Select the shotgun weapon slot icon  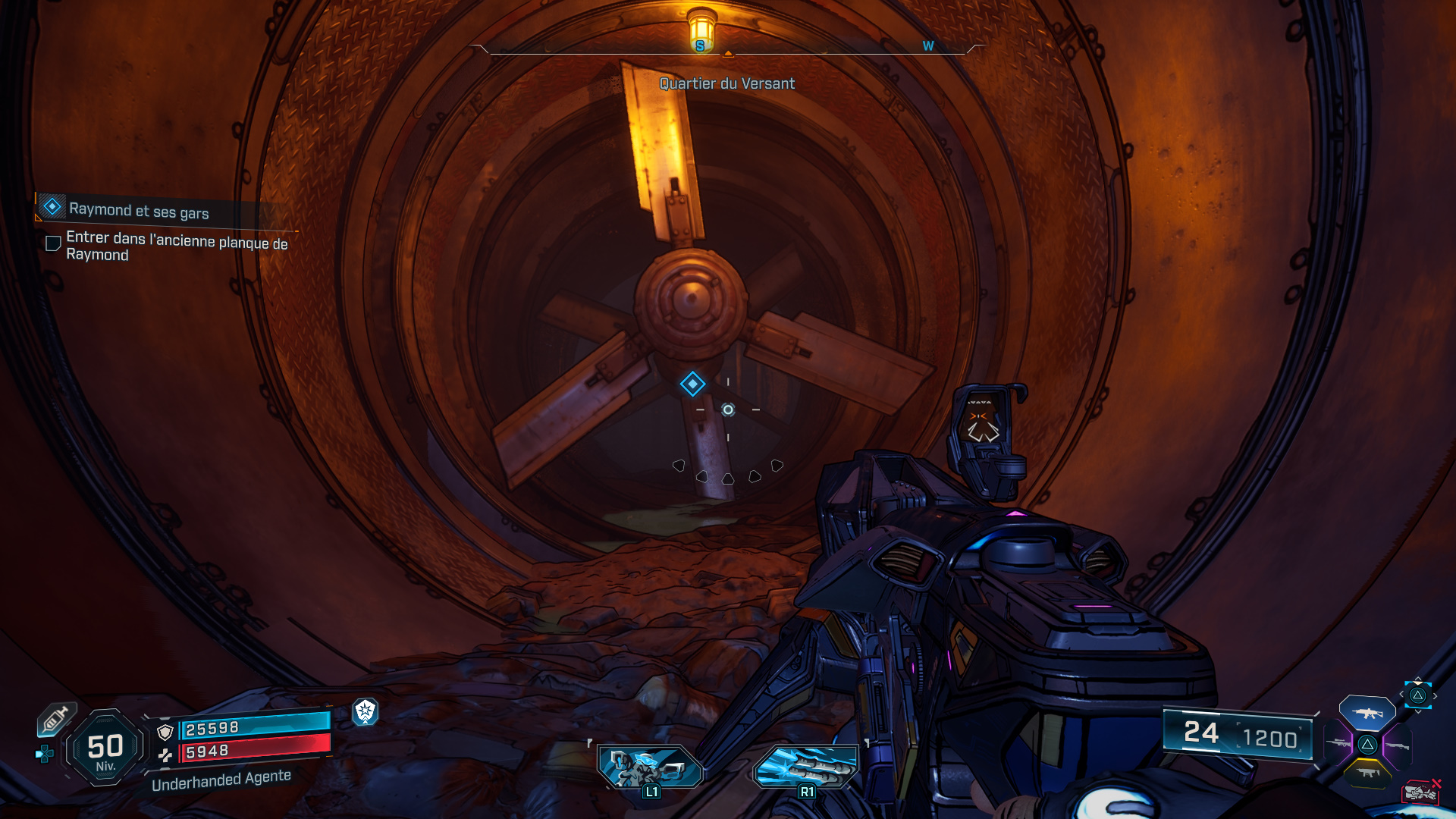[x=1398, y=745]
